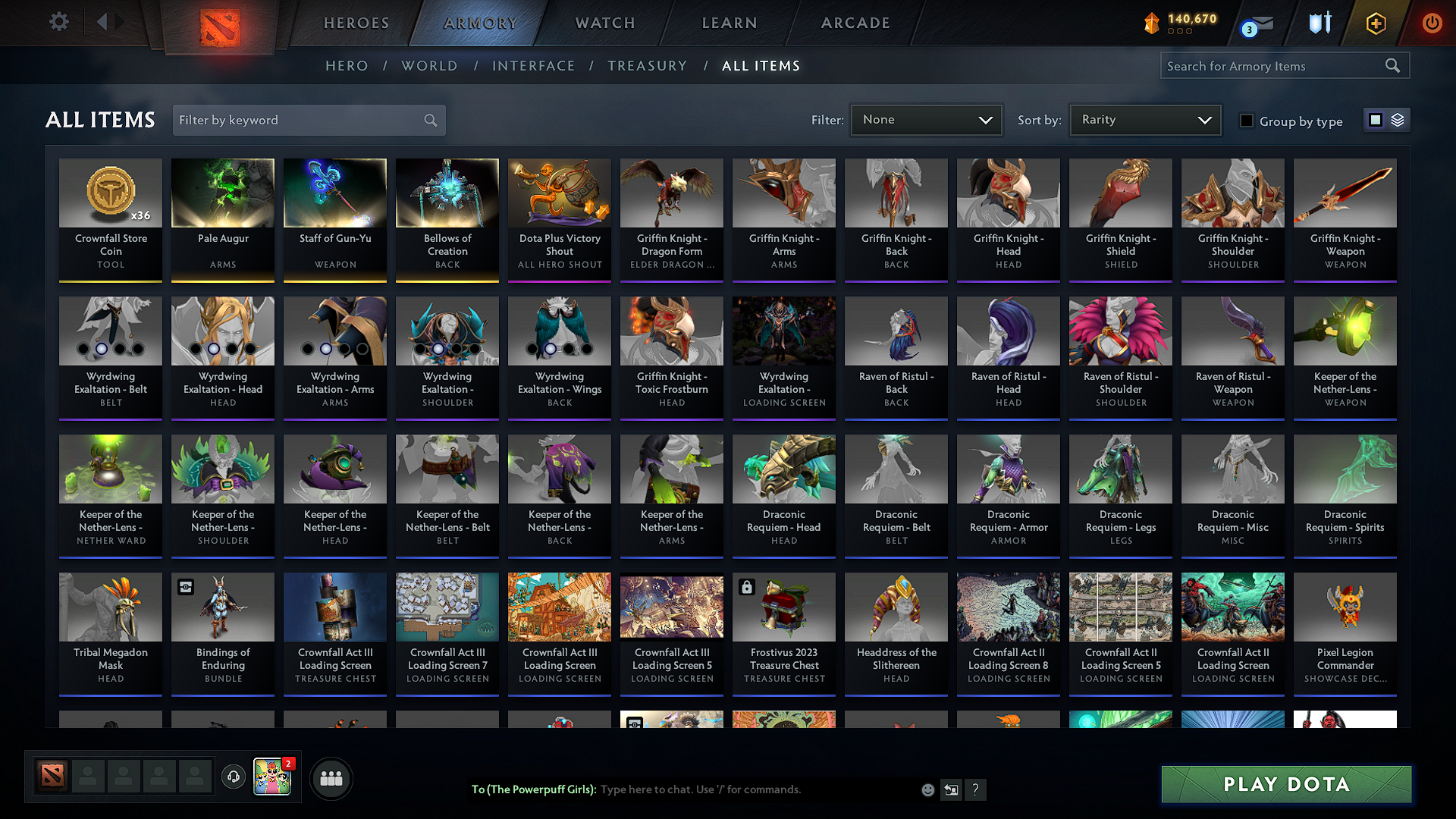Viewport: 1456px width, 819px height.
Task: Open the friends list people icon
Action: click(x=331, y=778)
